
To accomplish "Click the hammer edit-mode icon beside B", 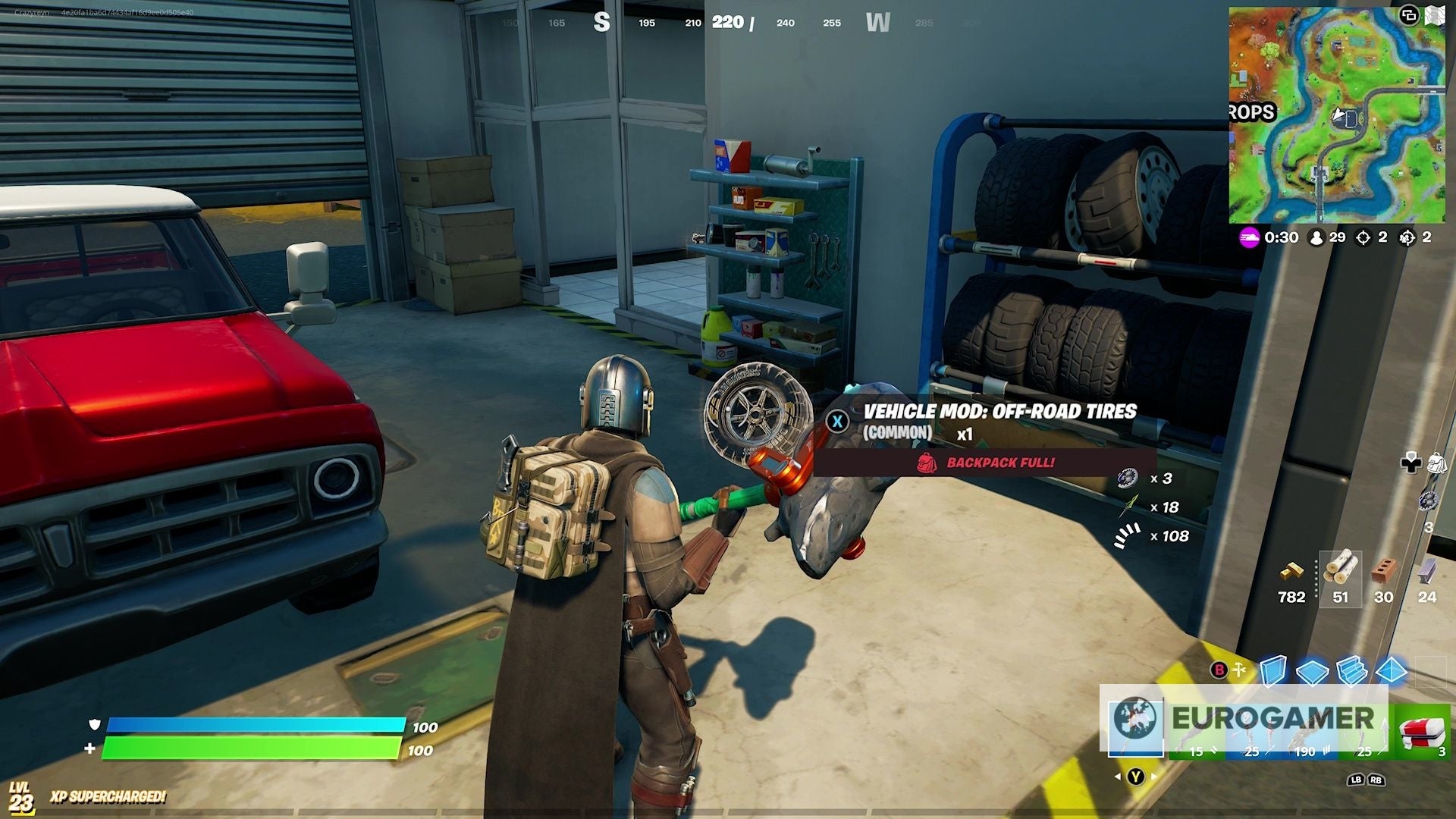I will (1238, 669).
